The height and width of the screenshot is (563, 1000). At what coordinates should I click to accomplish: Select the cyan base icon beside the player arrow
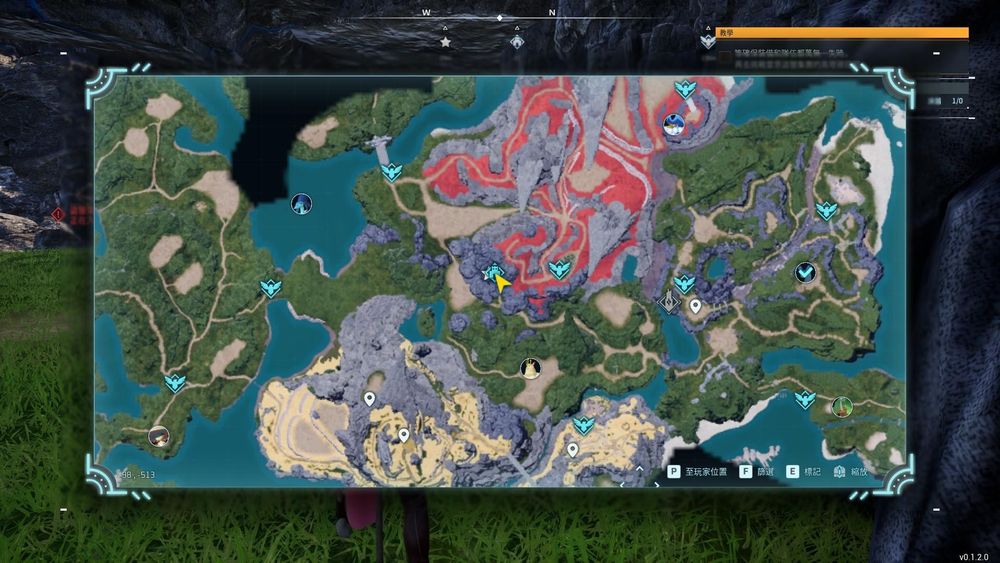tap(492, 271)
